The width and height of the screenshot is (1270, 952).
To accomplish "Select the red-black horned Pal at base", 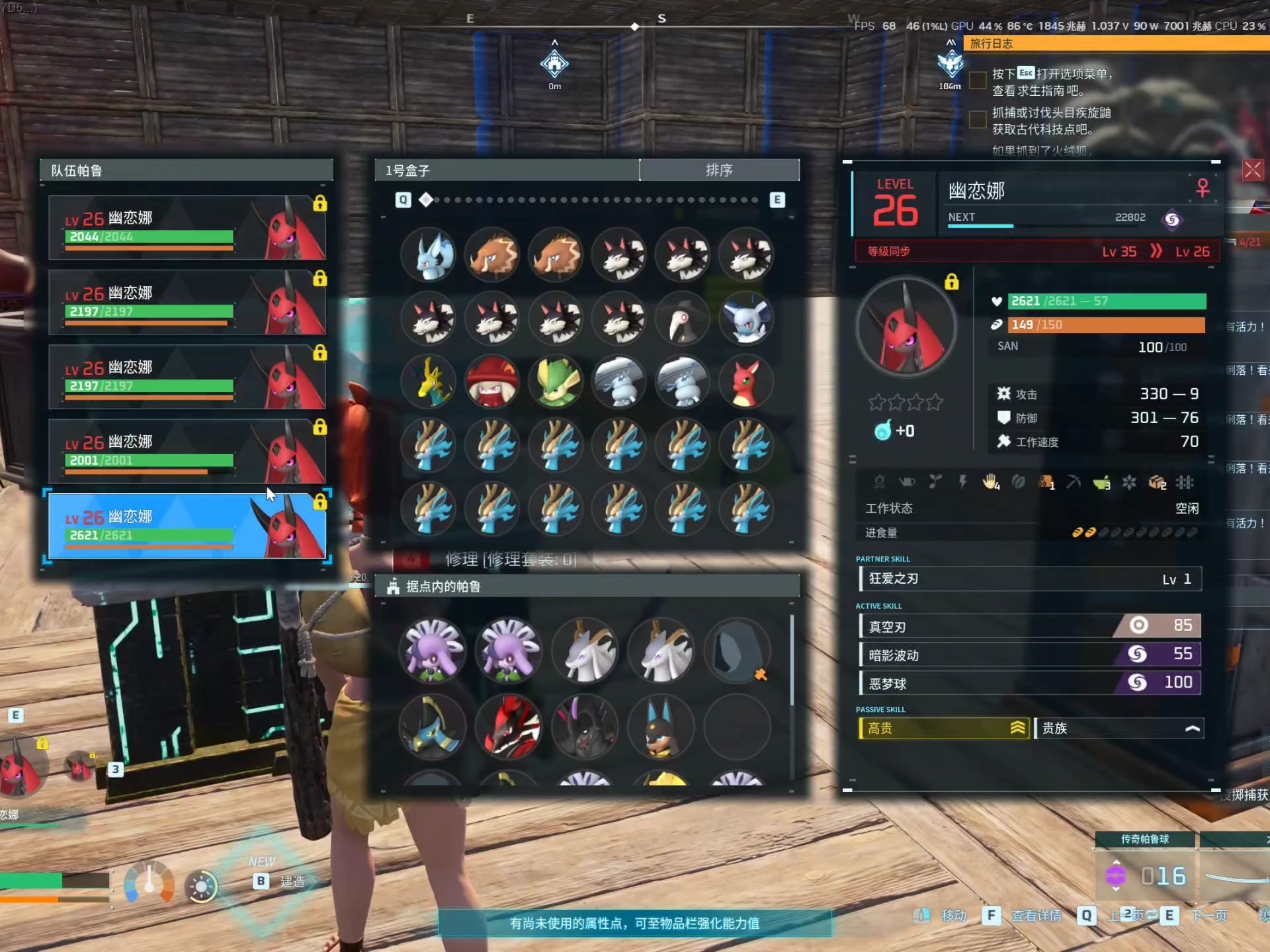I will click(x=509, y=727).
